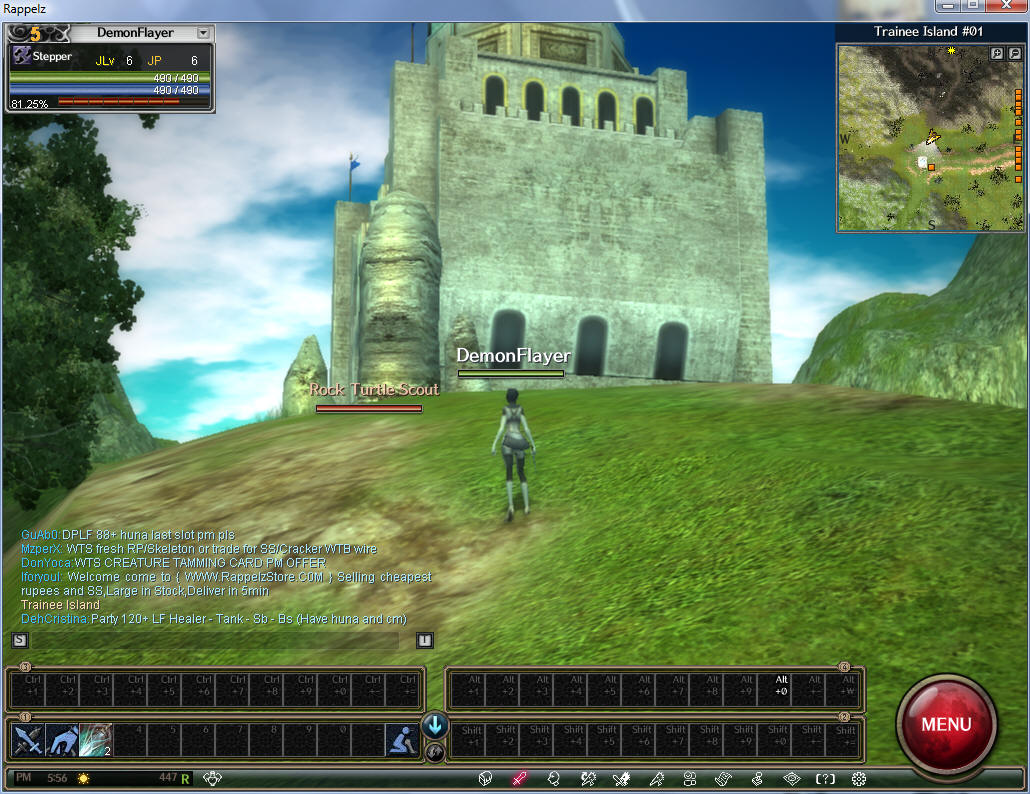This screenshot has width=1030, height=794.
Task: Open the help [?] icon in bottom bar
Action: (825, 778)
